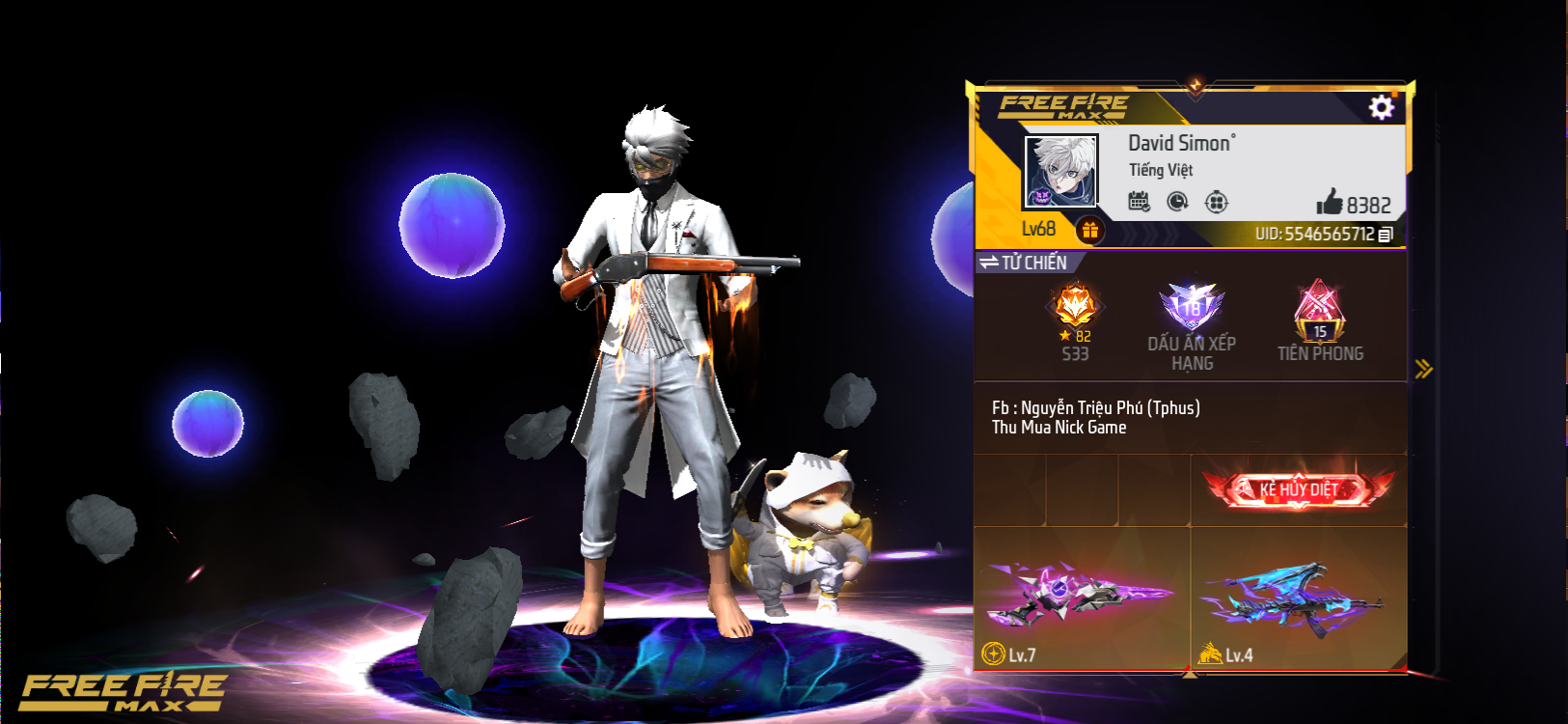Click the Fb: Nguyễn Triệu Phú text
Viewport: 1568px width, 724px height.
tap(1095, 407)
